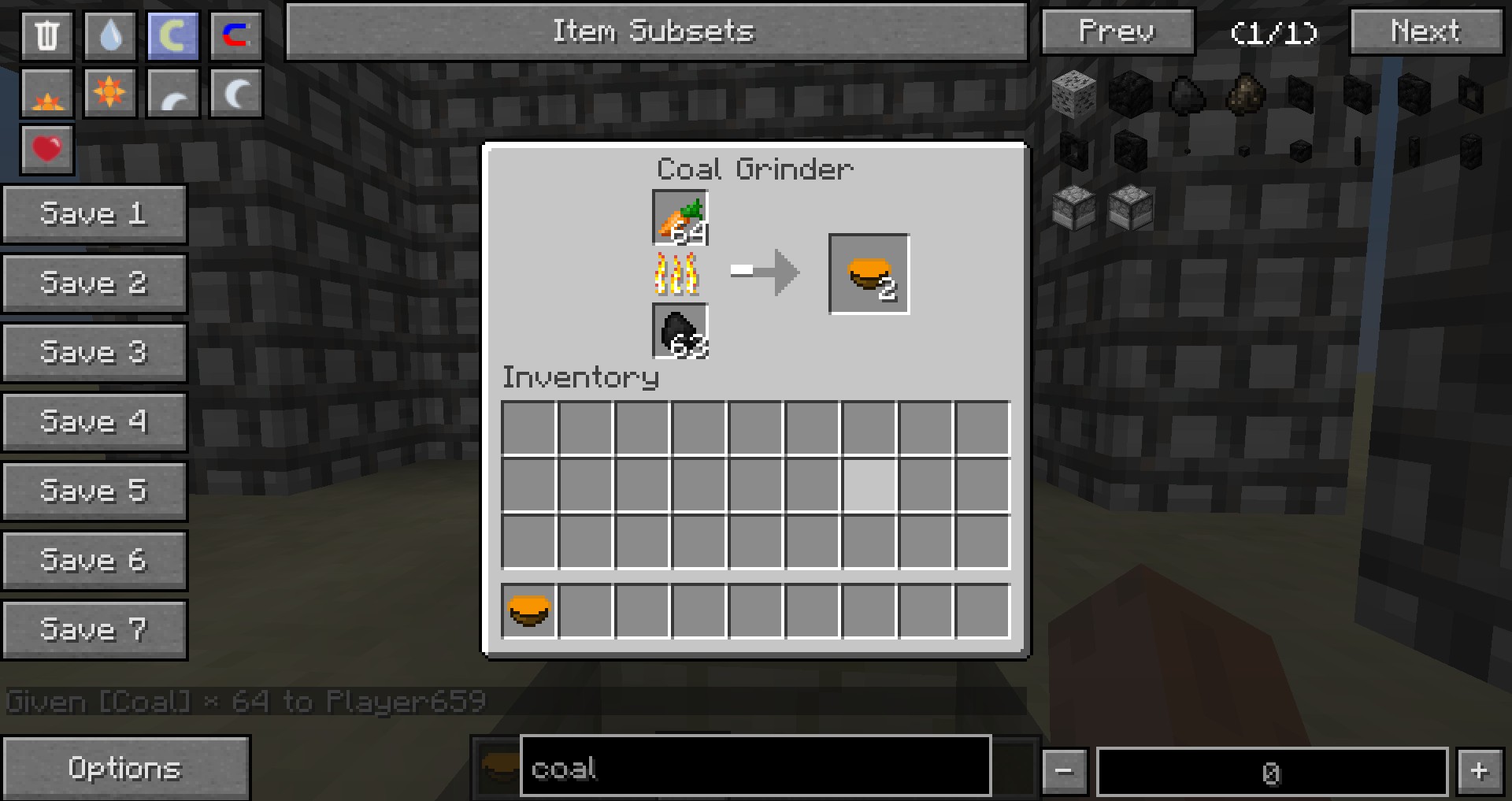Viewport: 1512px width, 801px height.
Task: Select the orange bowl in the hotbar
Action: 529,611
